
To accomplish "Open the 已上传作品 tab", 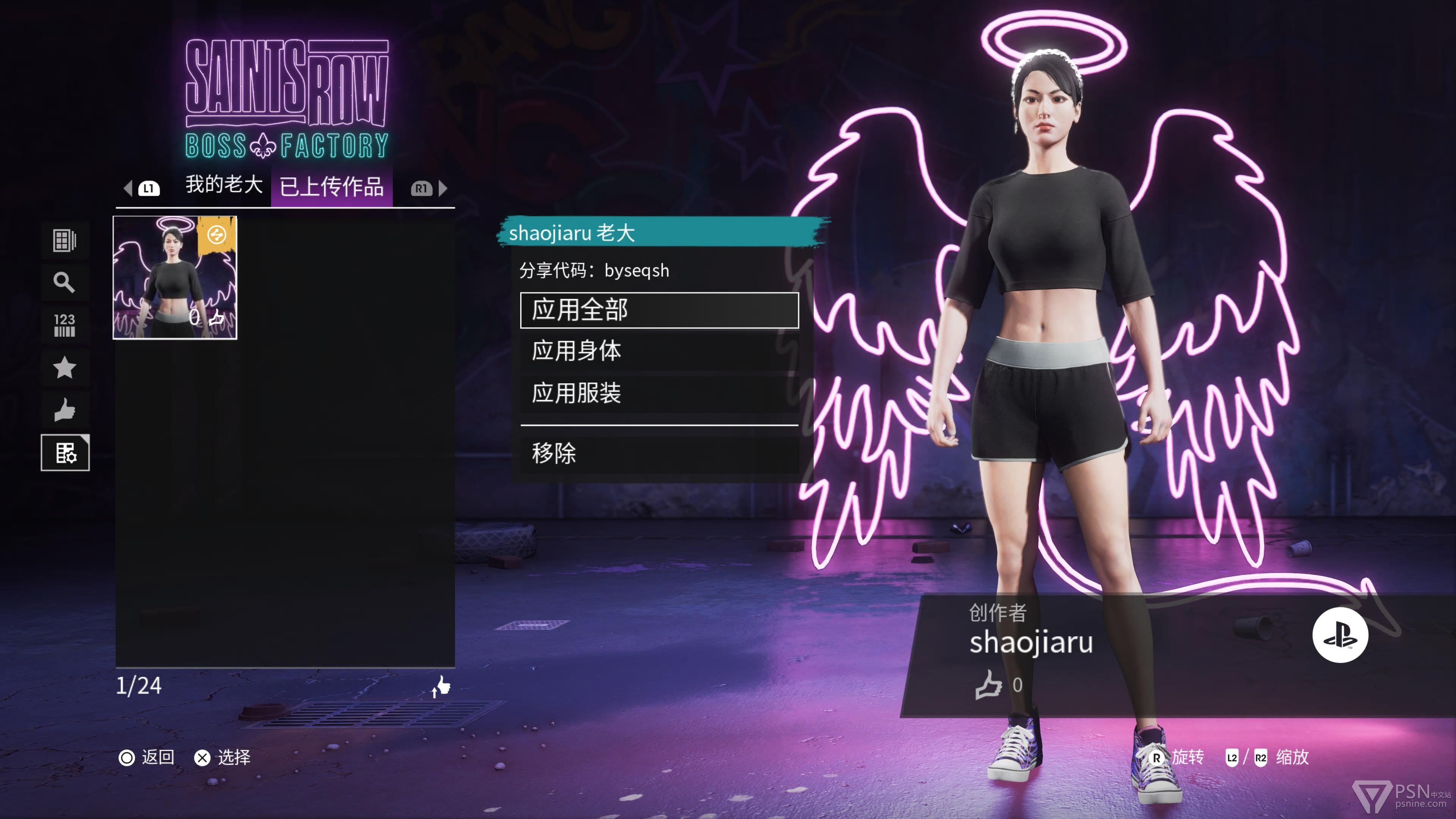I will tap(332, 187).
